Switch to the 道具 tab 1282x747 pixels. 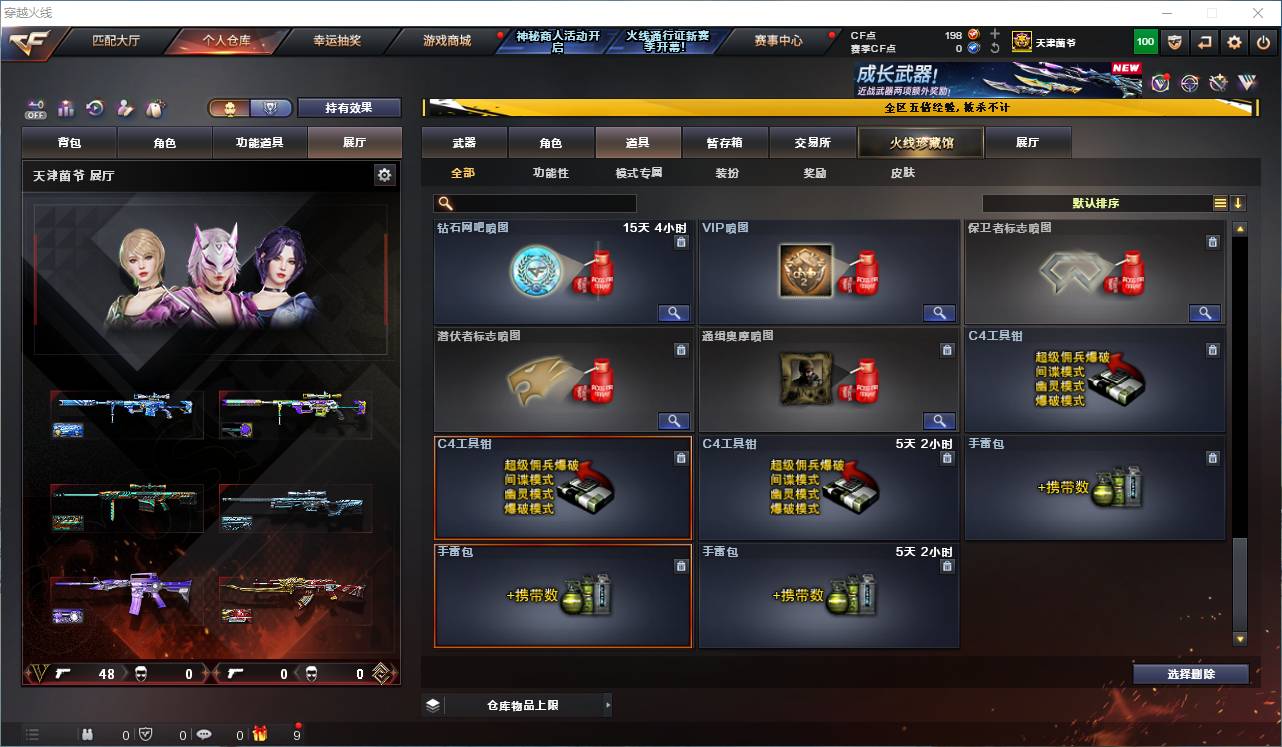point(637,142)
